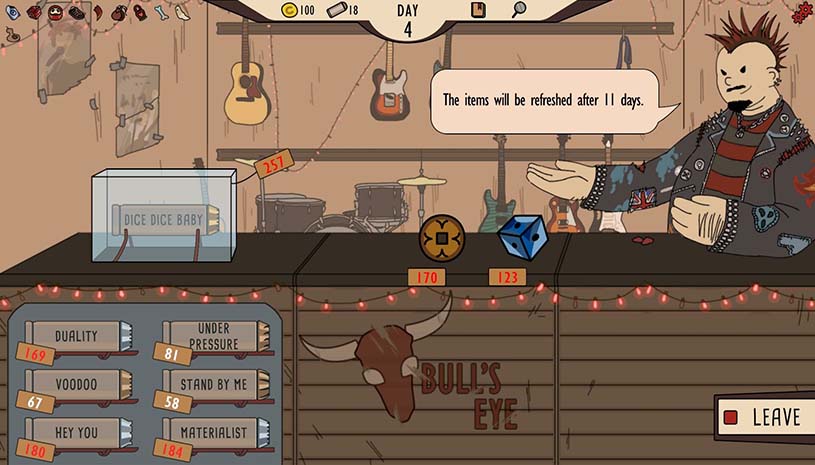Select the Under Pressure cartridge
This screenshot has height=465, width=815.
(x=214, y=337)
